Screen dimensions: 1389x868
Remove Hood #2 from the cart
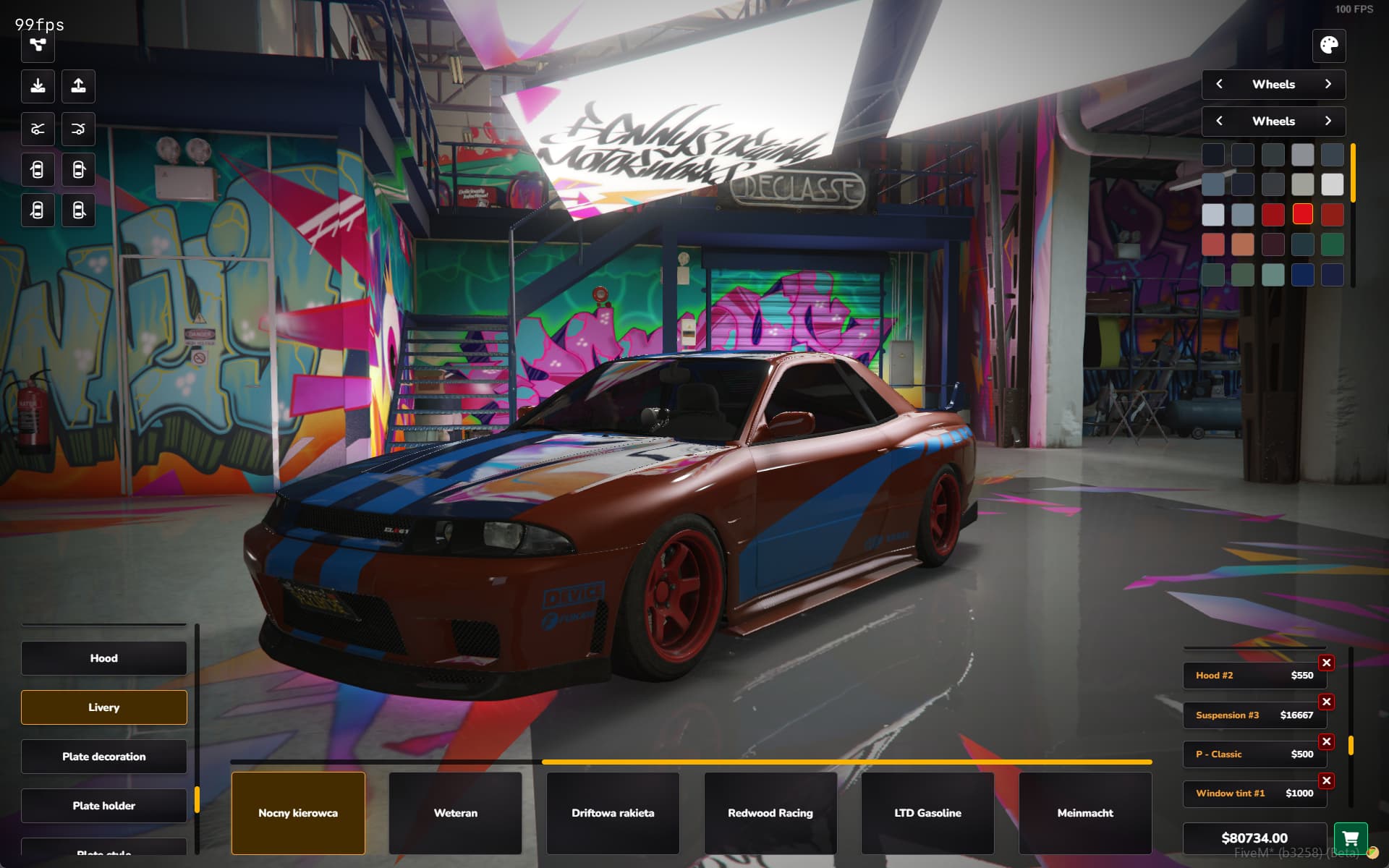[x=1326, y=663]
